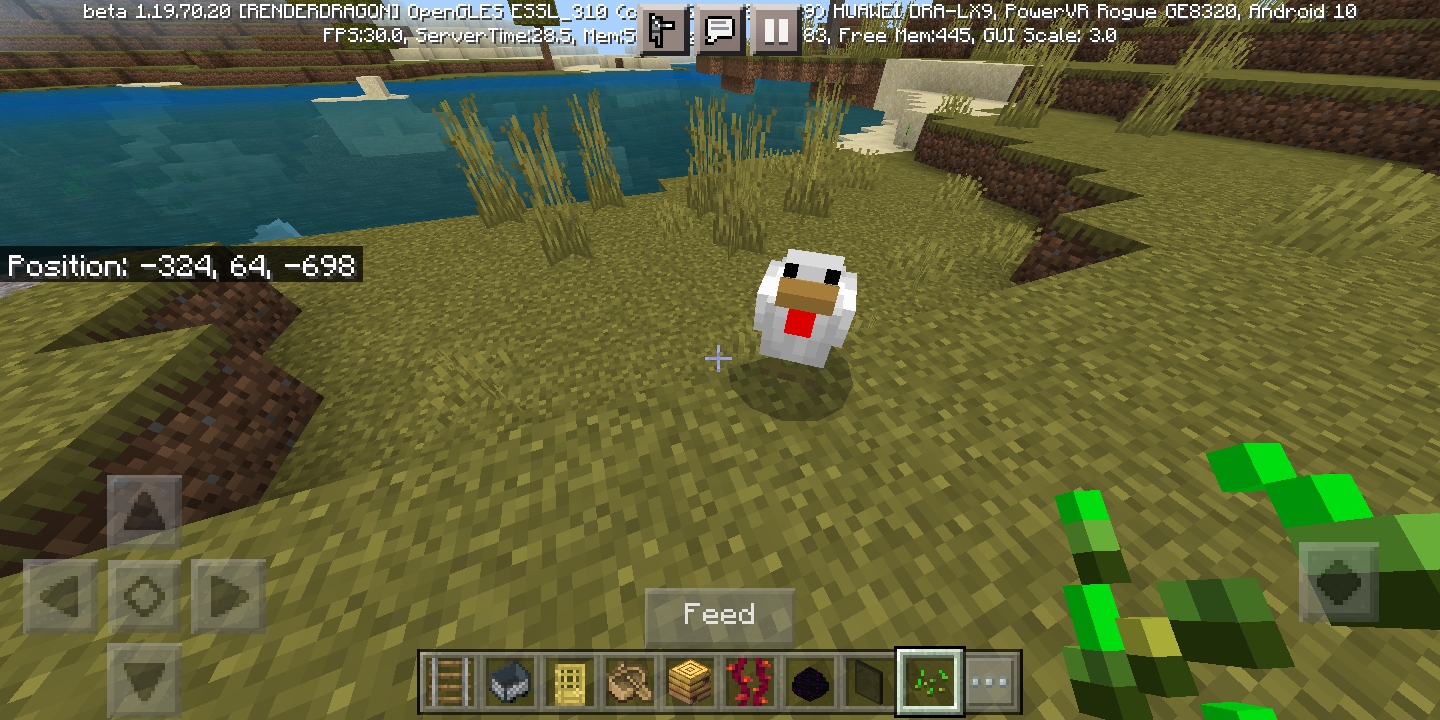Pause the game
This screenshot has height=720, width=1440.
point(775,31)
